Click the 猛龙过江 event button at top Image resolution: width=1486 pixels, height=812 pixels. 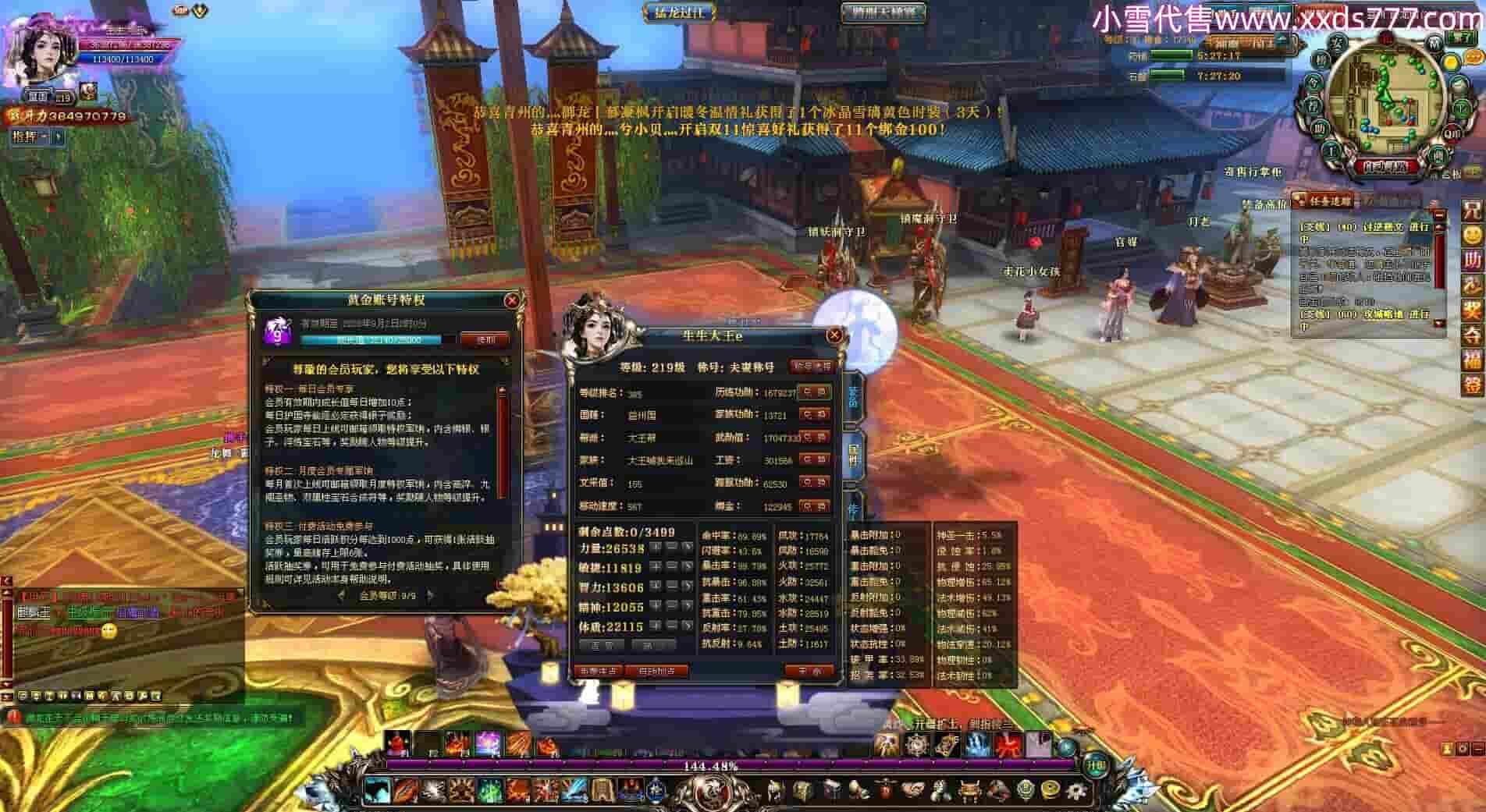(679, 12)
